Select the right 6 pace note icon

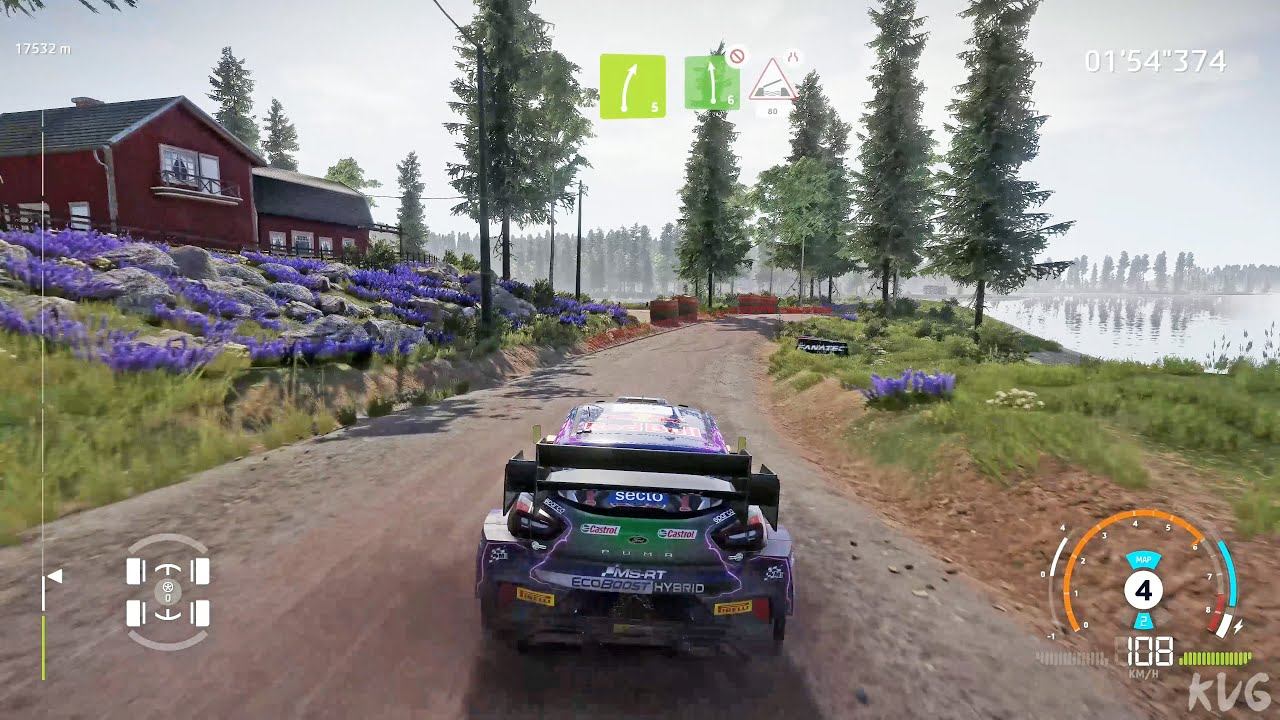tap(712, 83)
